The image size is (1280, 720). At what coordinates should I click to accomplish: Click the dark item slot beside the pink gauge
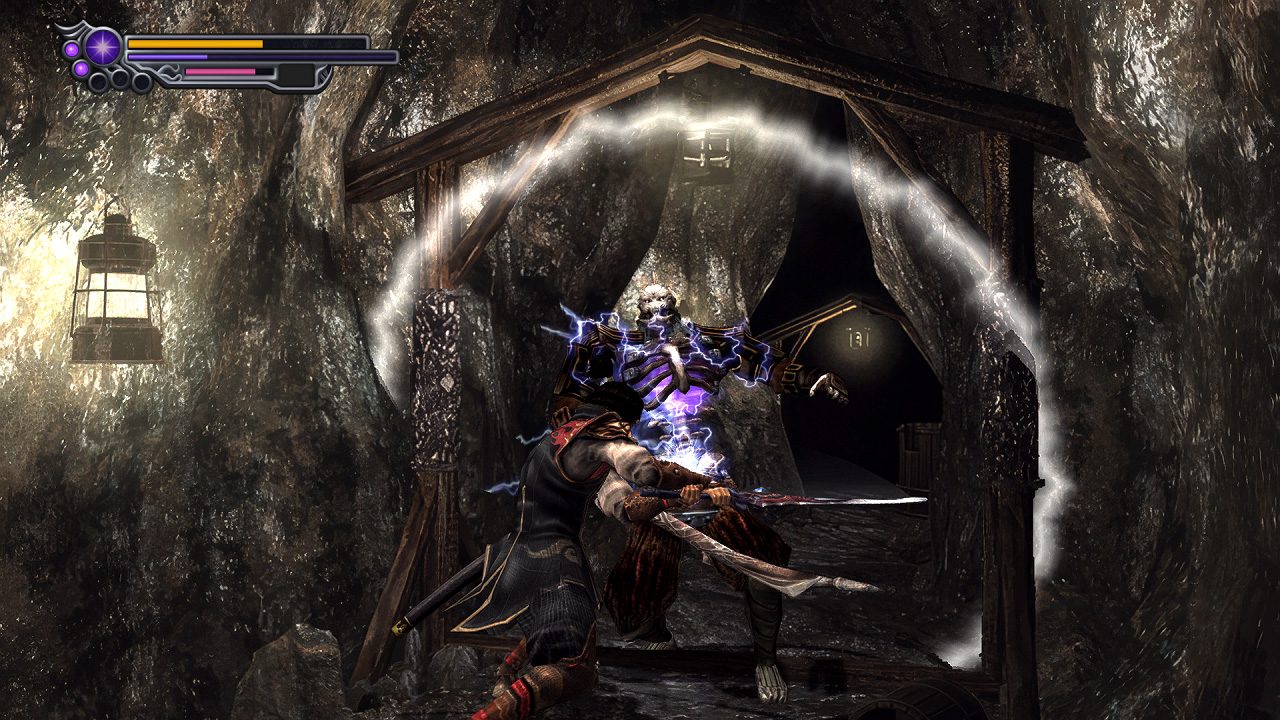(296, 74)
